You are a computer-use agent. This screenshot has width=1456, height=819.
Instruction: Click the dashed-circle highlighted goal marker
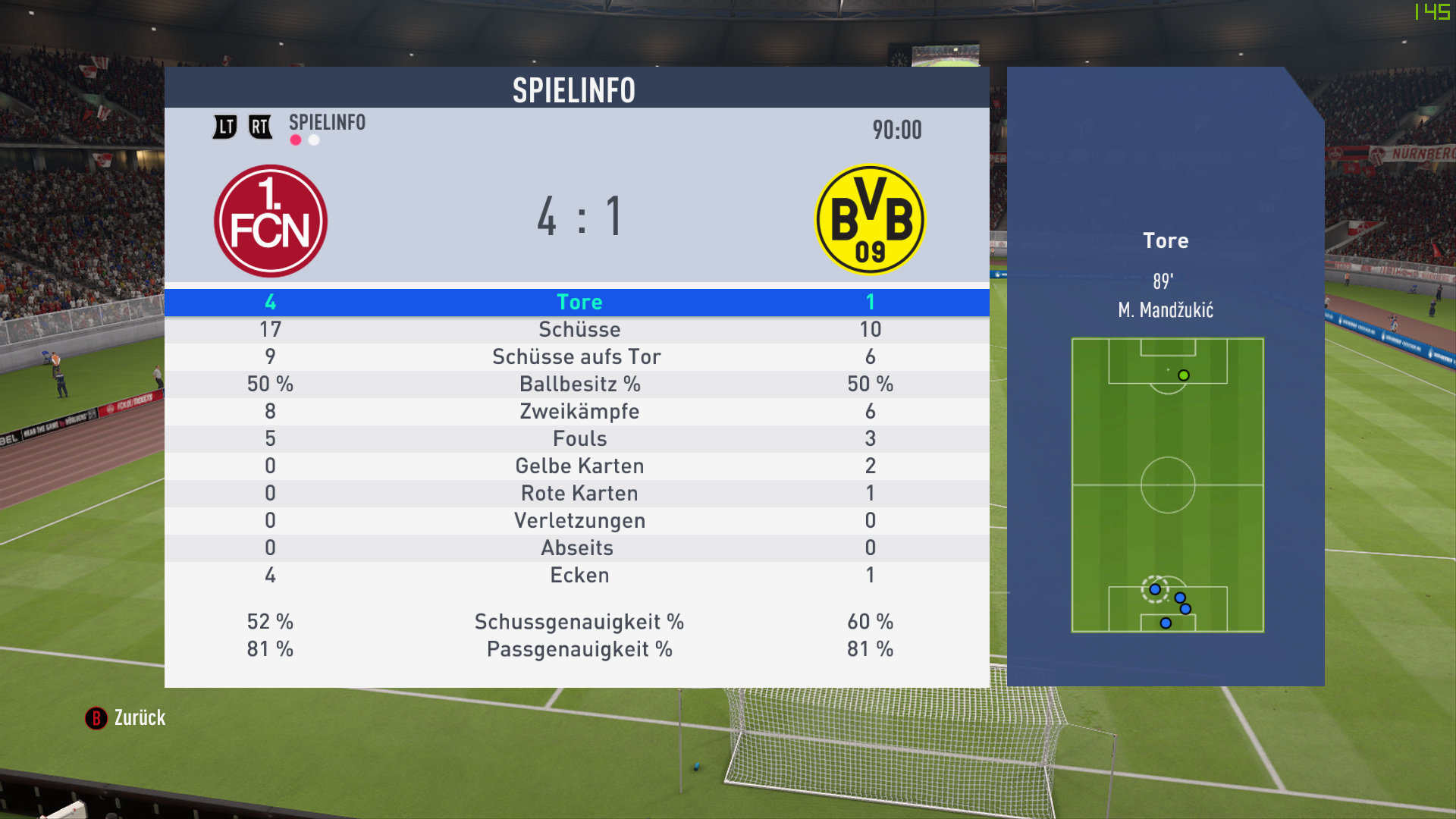1155,589
